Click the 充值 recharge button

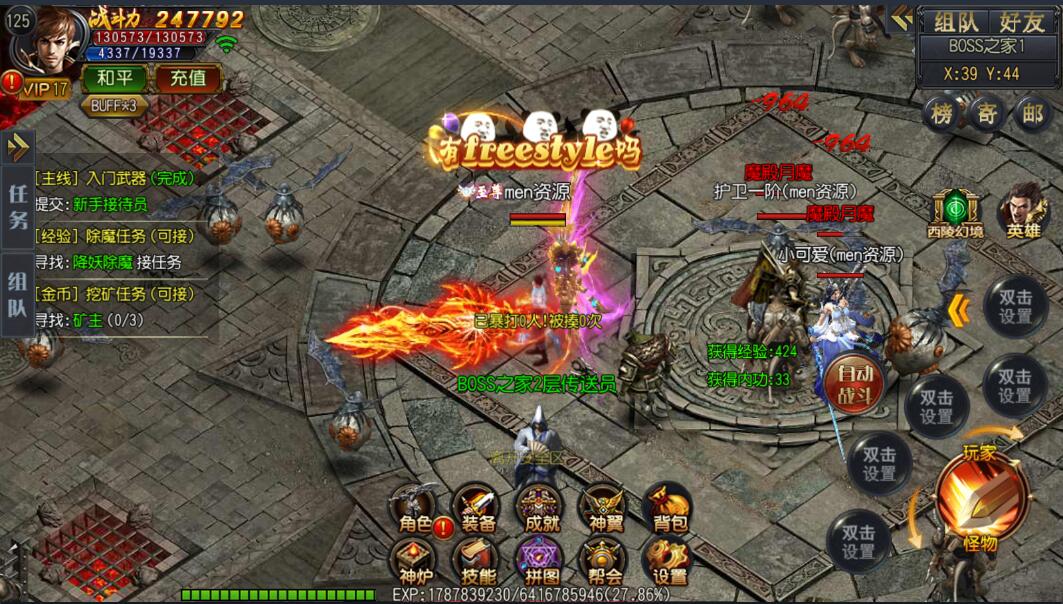[x=187, y=78]
